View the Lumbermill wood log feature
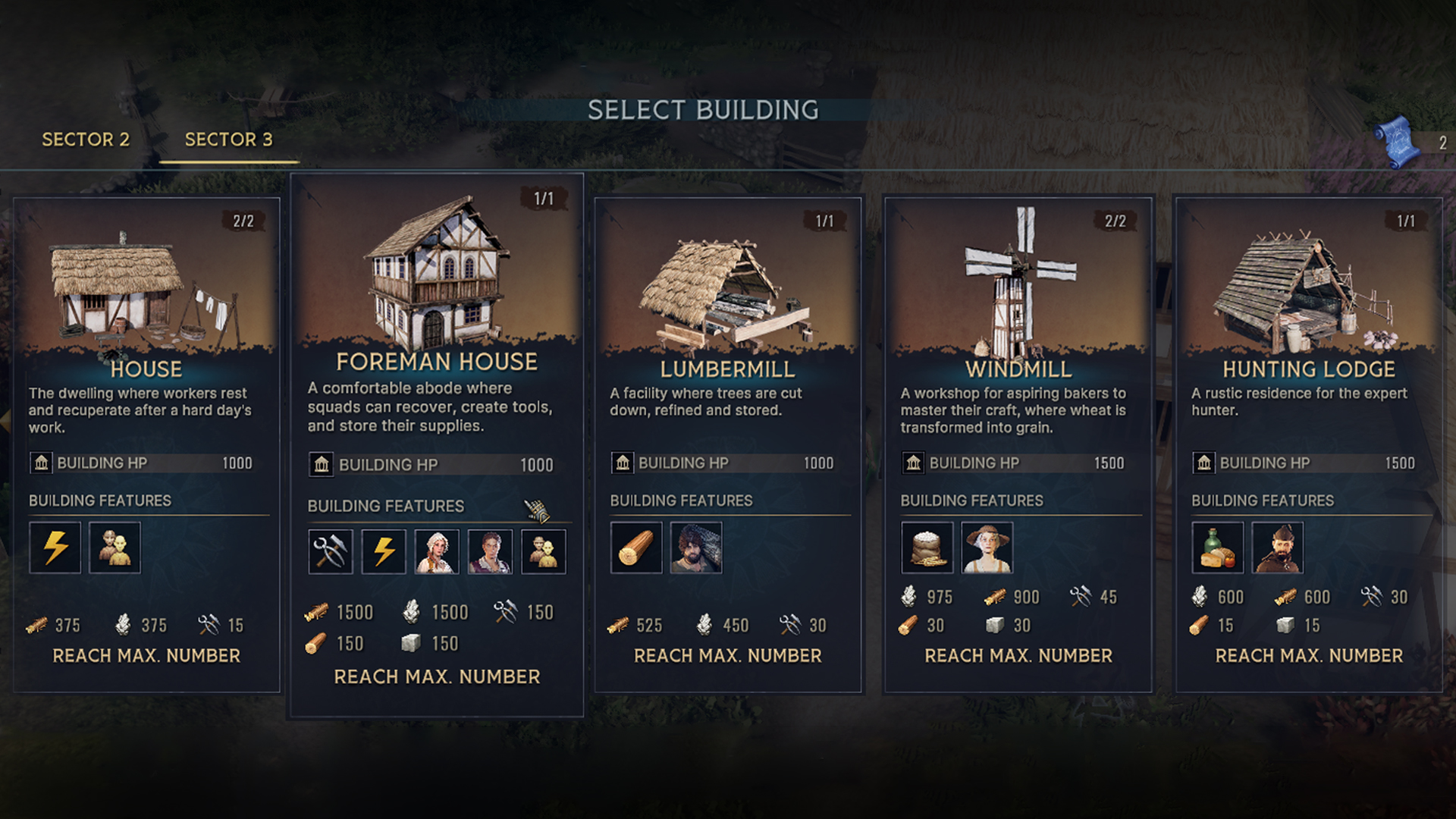Viewport: 1456px width, 819px height. [636, 548]
